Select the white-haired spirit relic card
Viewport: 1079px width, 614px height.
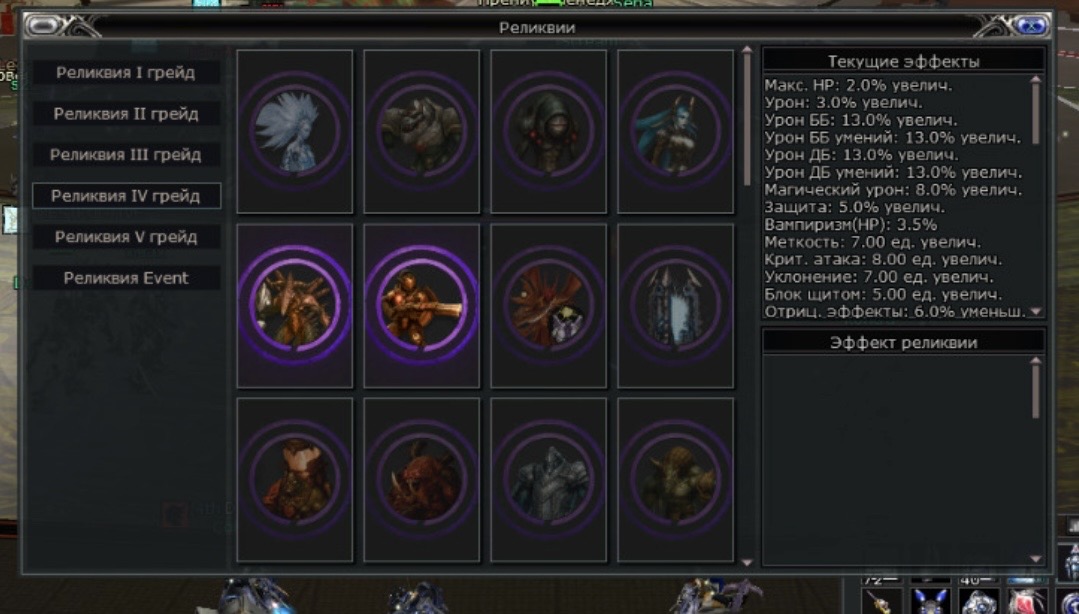[x=295, y=131]
